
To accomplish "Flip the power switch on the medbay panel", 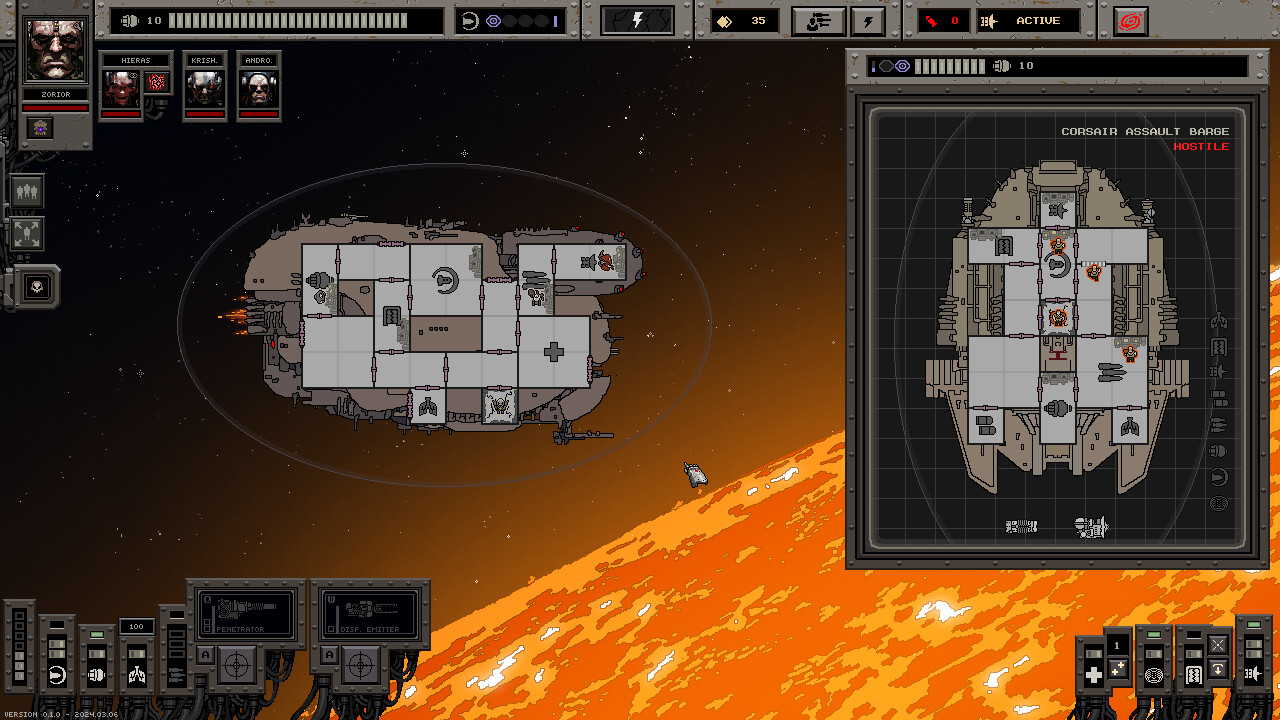I will [1094, 653].
